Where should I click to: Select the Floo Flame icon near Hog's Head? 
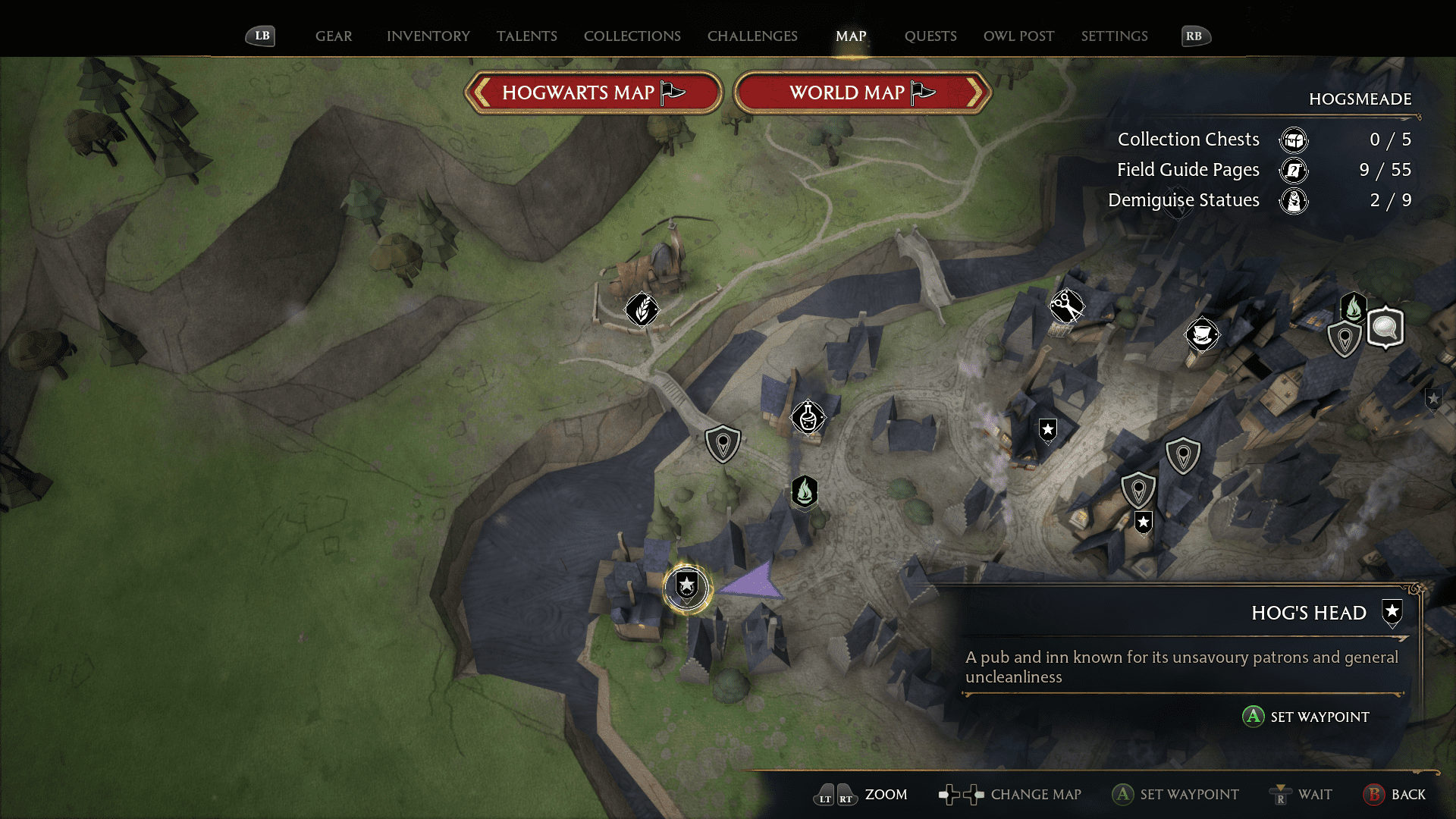[x=805, y=493]
